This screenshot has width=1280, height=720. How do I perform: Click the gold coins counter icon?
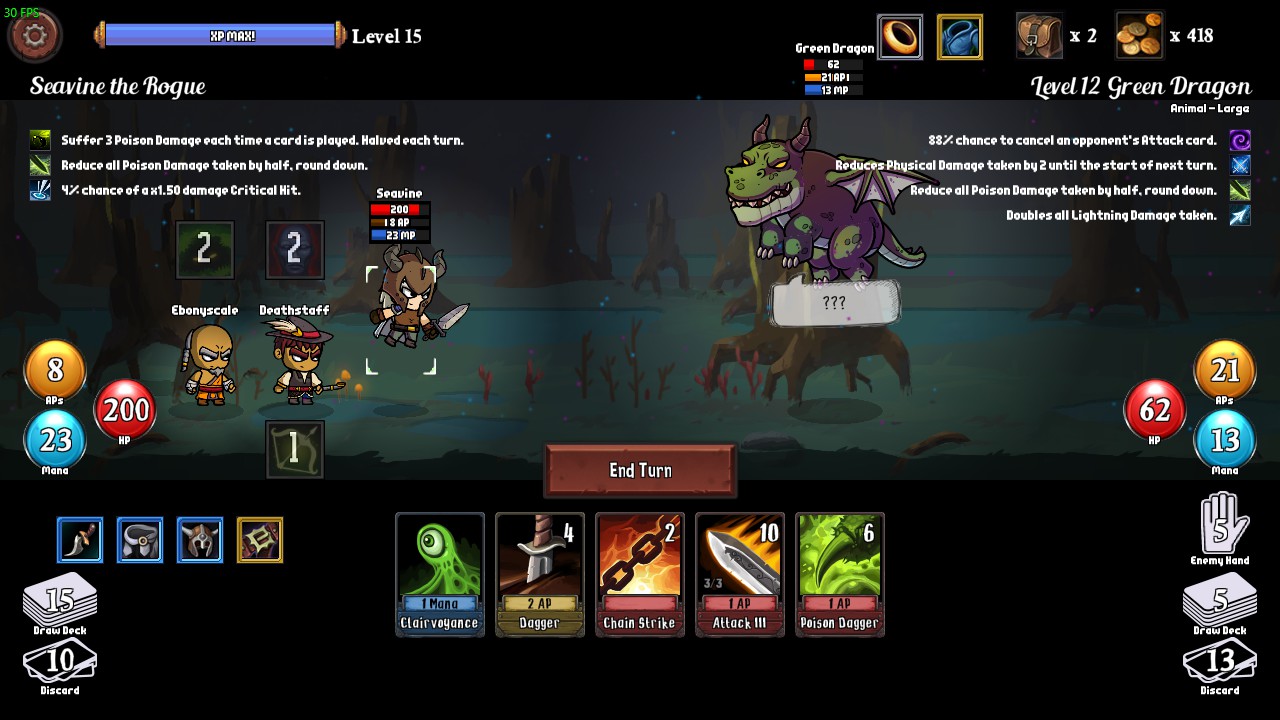click(1139, 36)
